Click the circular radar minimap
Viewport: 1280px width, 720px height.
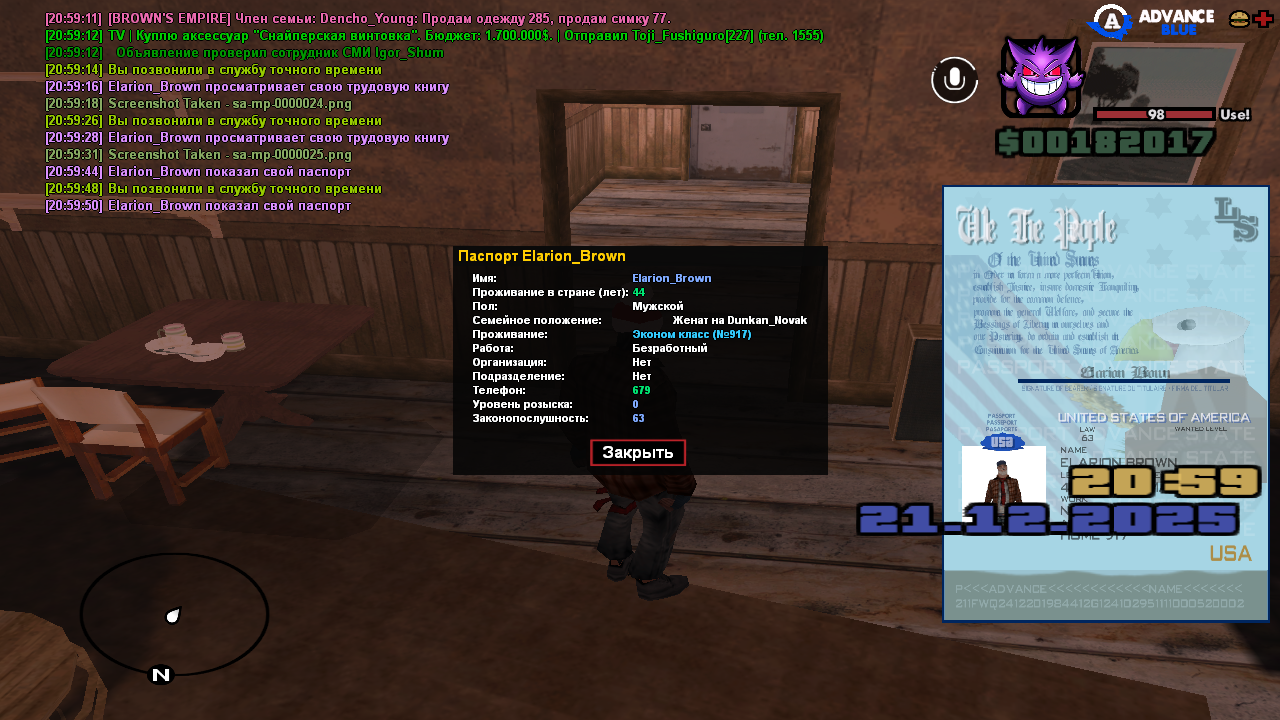coord(174,614)
